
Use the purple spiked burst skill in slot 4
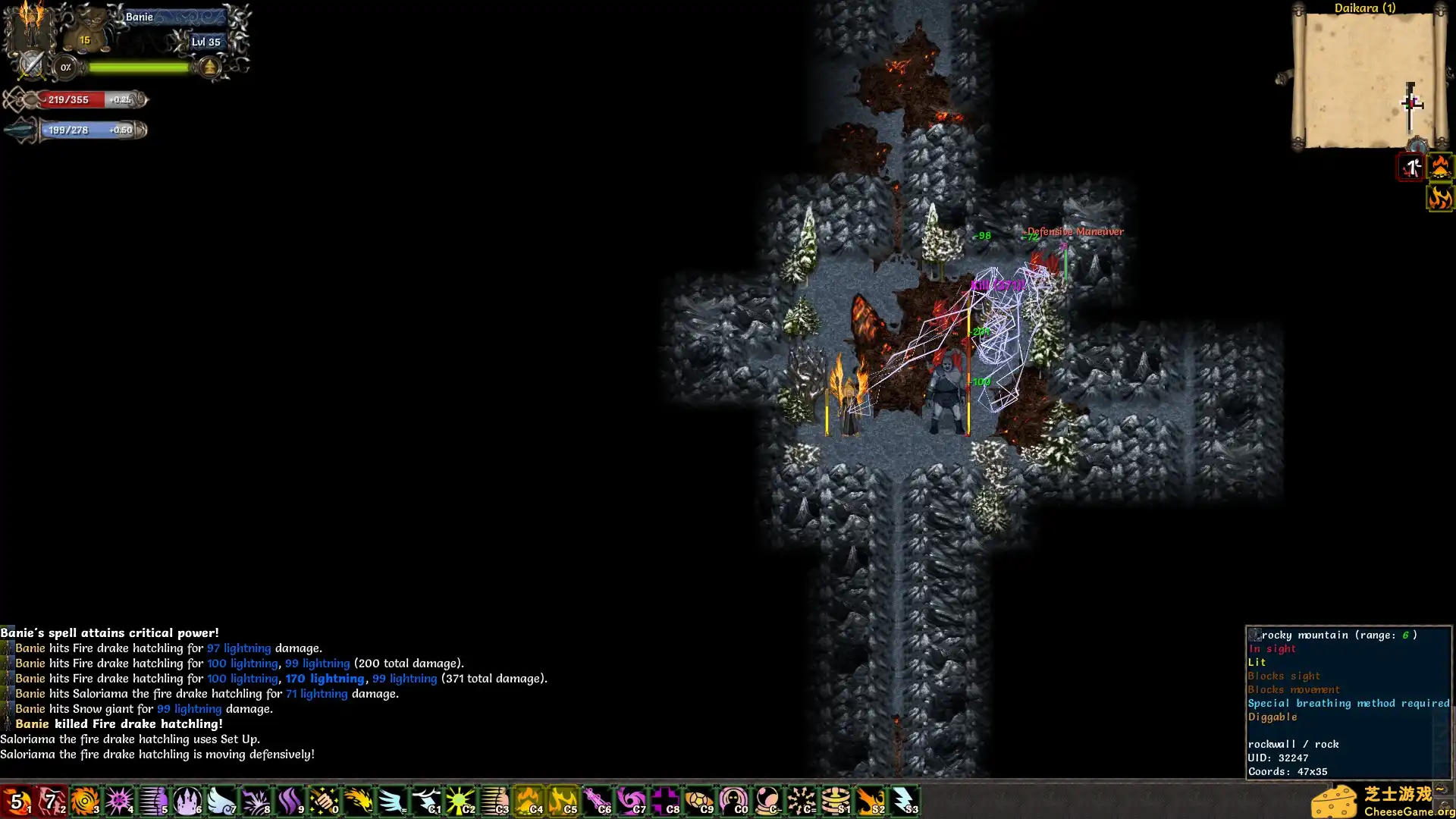click(x=119, y=801)
